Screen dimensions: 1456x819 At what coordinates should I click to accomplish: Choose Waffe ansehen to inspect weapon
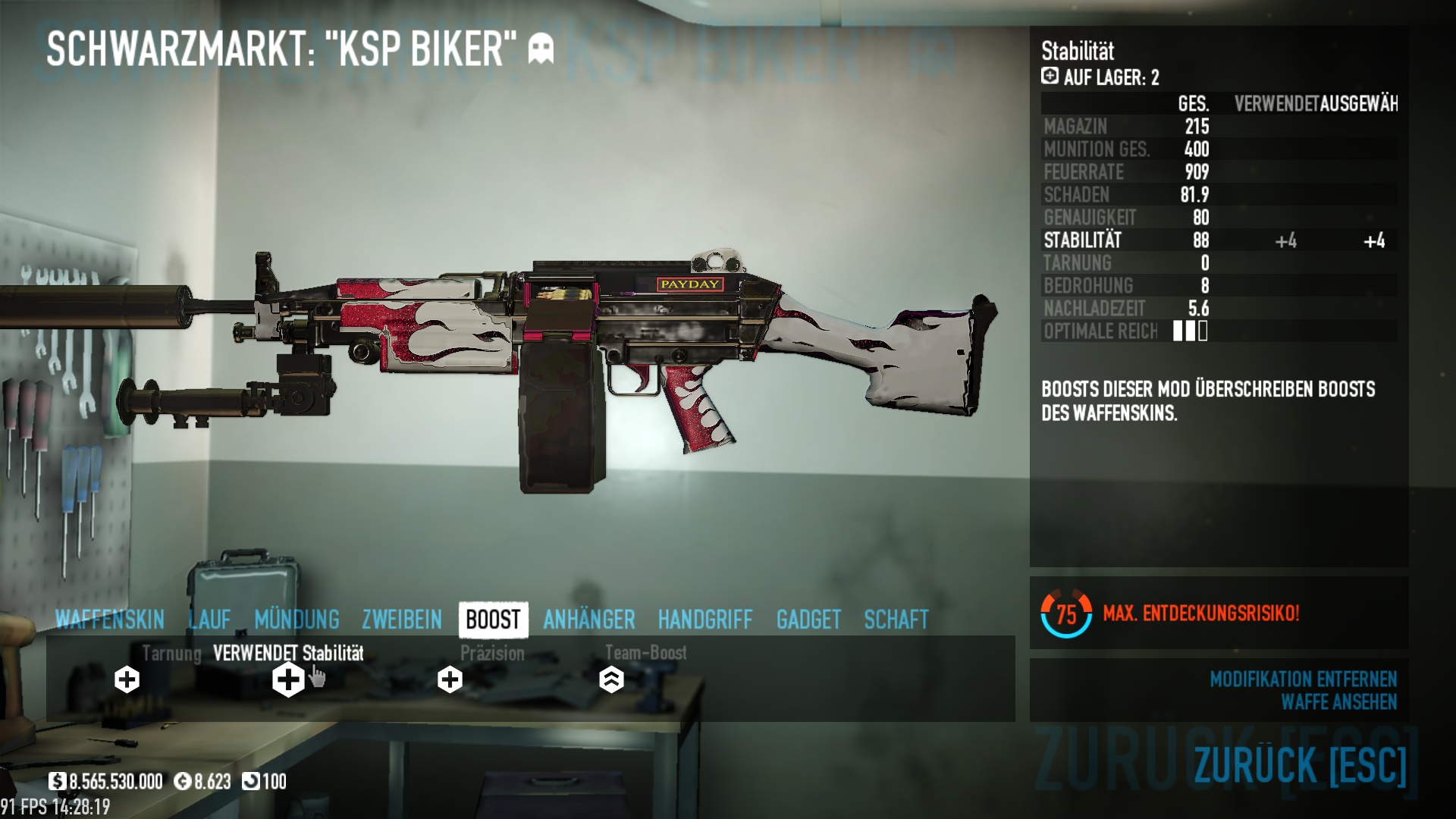(x=1338, y=702)
